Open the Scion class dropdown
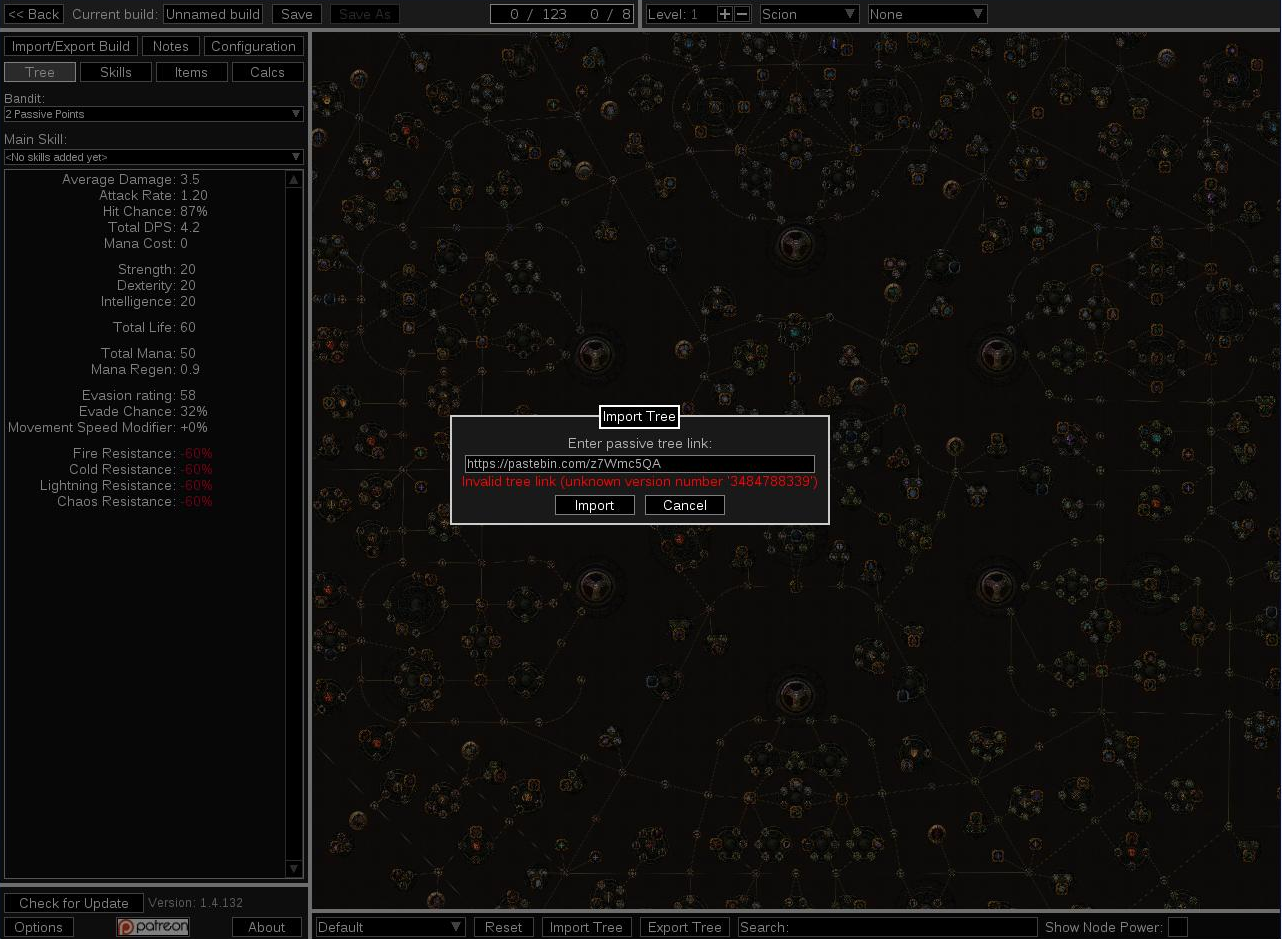This screenshot has height=939, width=1282. pos(808,14)
